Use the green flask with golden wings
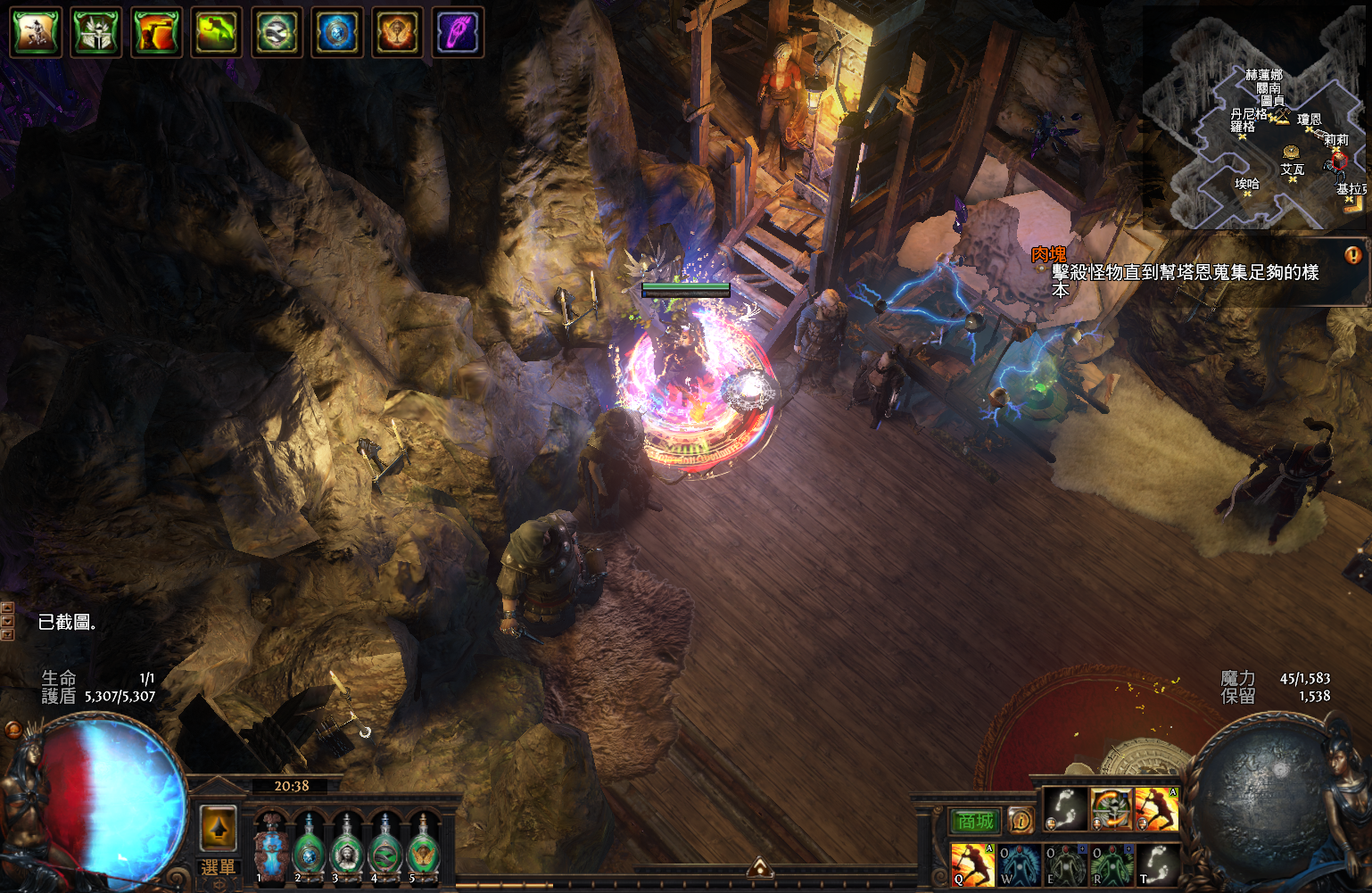 click(424, 850)
